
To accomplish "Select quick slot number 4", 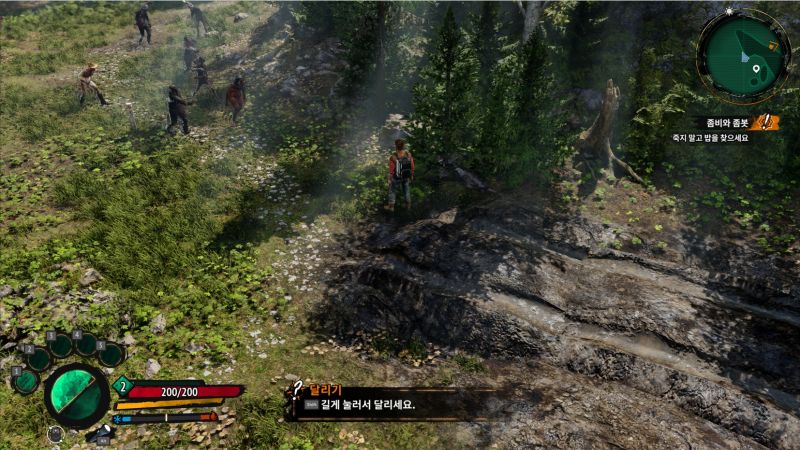I will coord(87,344).
